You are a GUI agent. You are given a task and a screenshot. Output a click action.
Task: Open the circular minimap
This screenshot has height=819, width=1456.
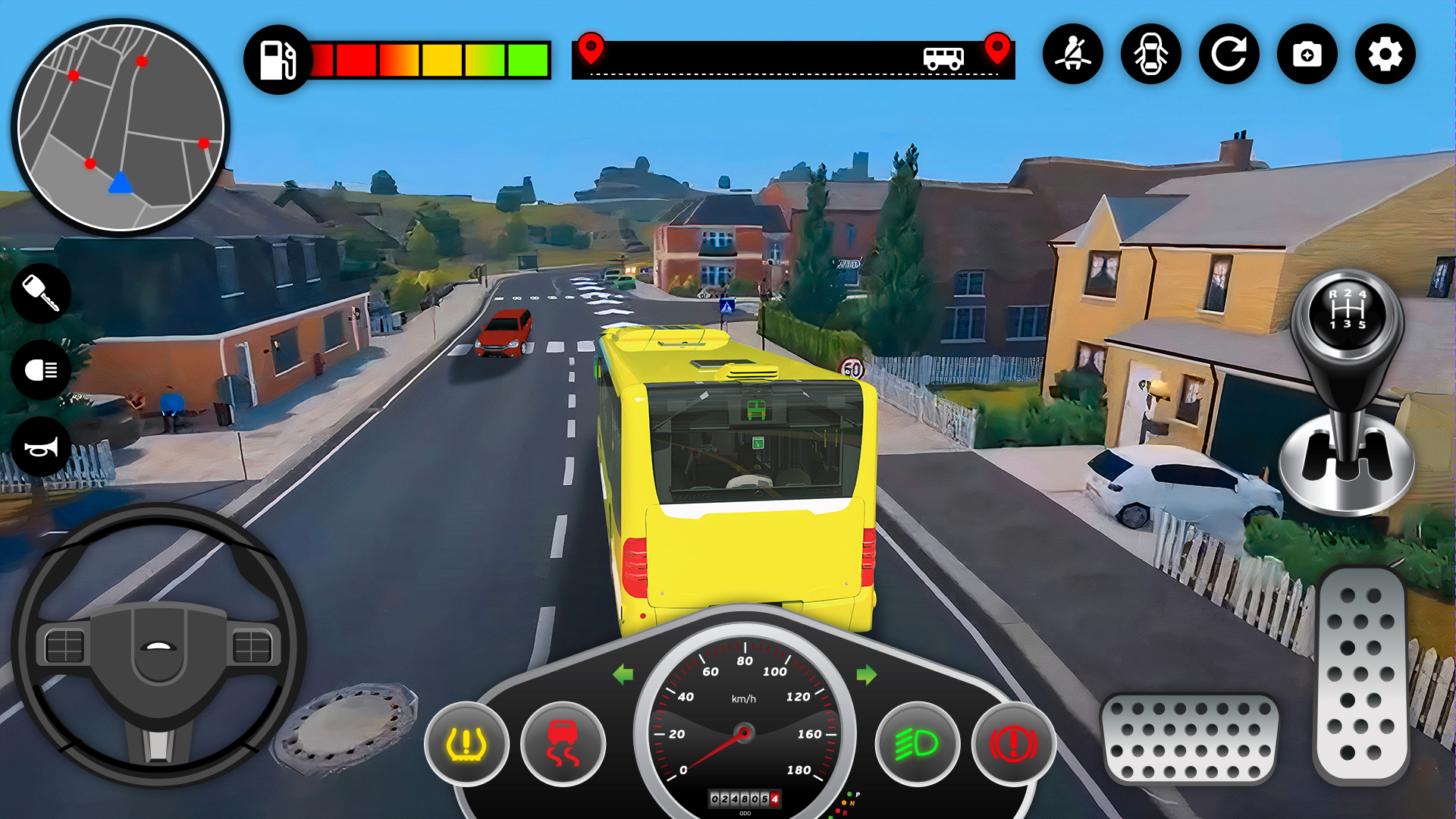(x=121, y=127)
